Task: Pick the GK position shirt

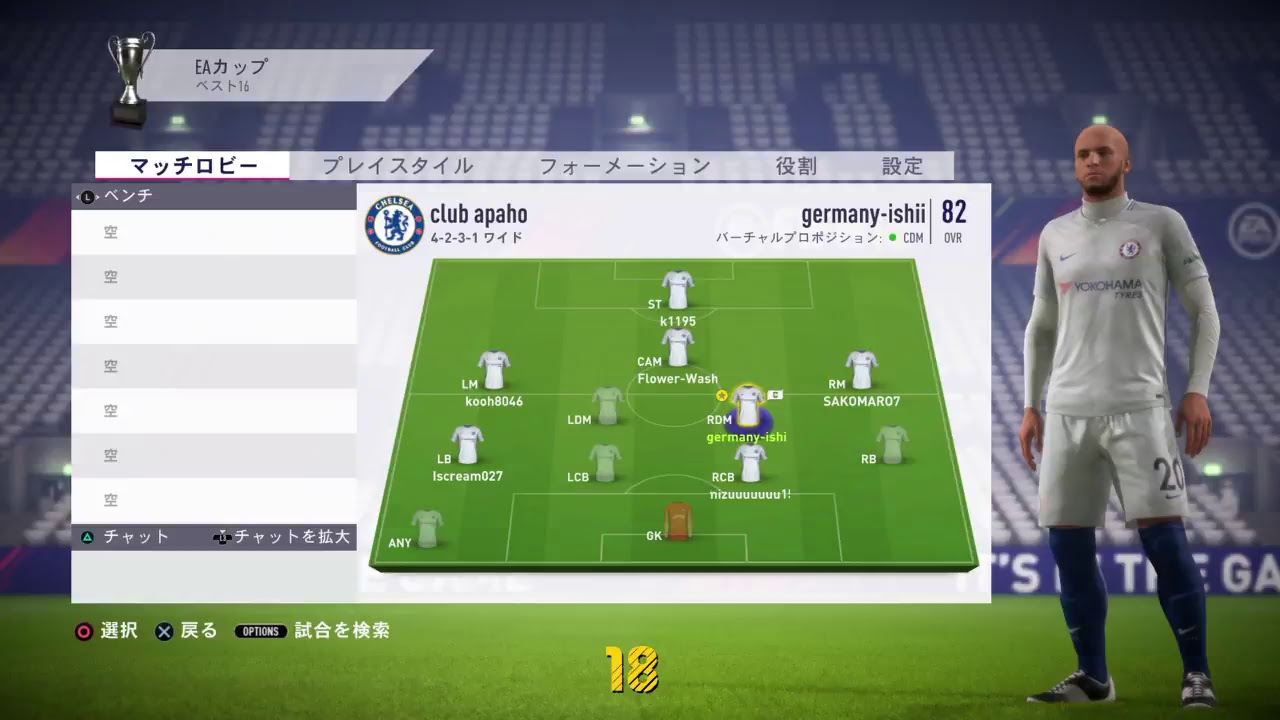Action: point(678,522)
